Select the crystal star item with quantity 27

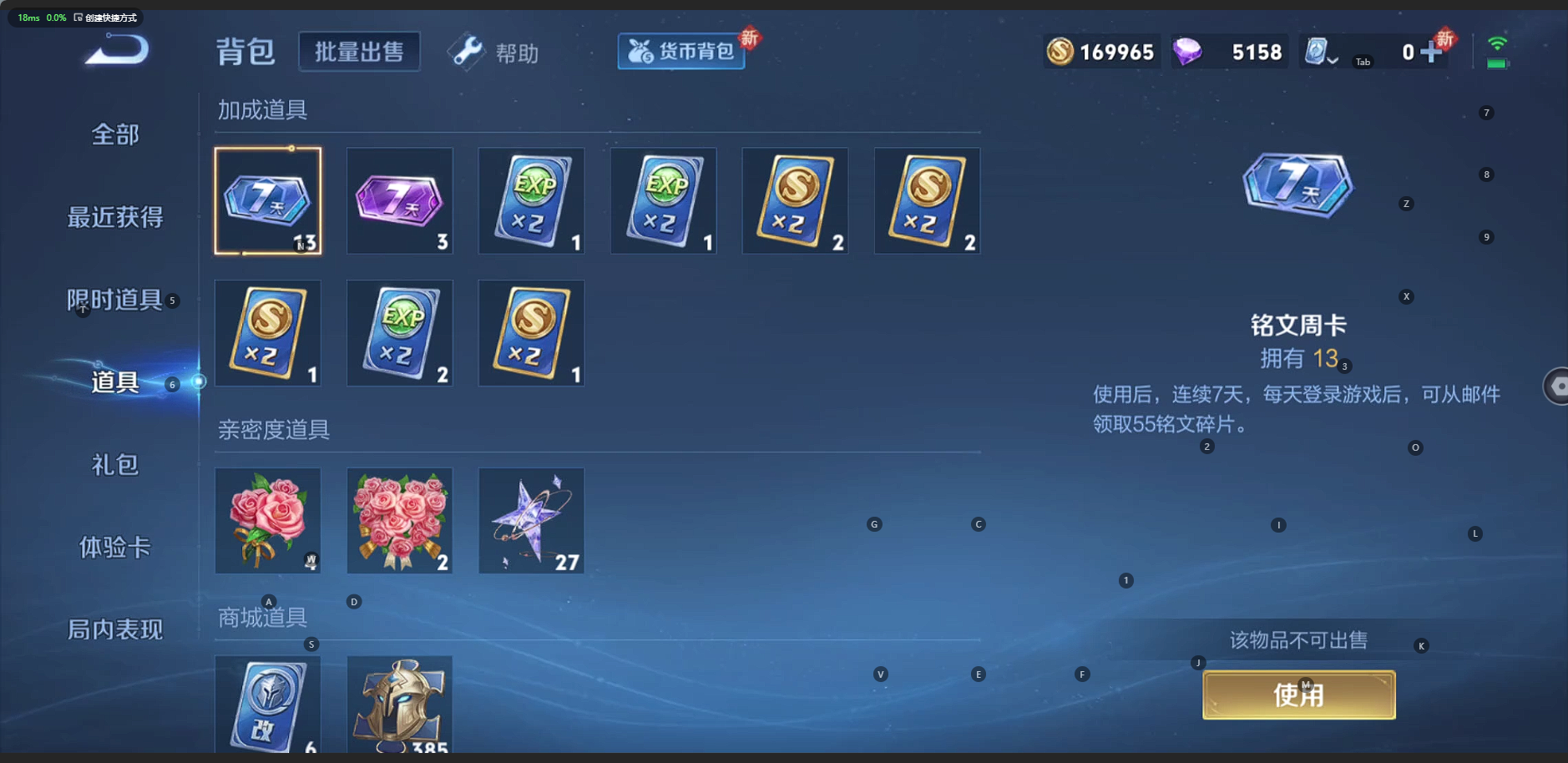click(x=531, y=521)
